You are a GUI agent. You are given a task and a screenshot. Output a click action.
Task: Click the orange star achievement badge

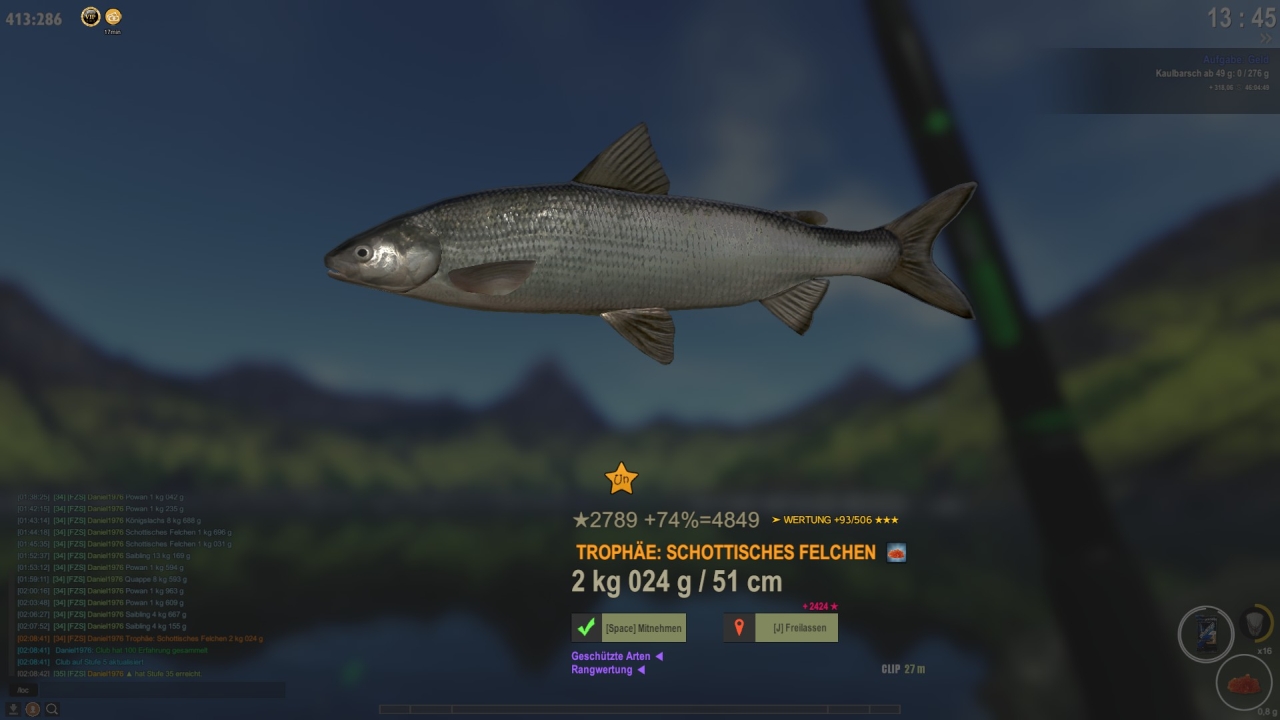(621, 479)
